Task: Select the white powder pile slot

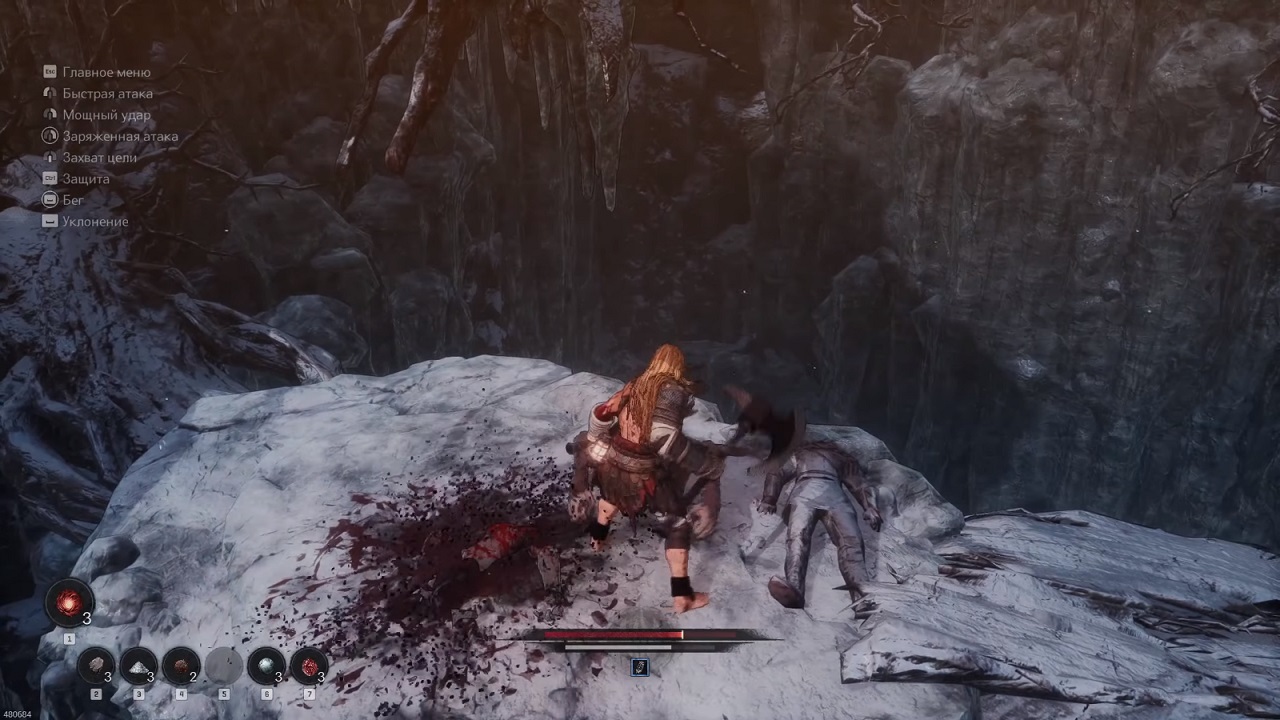Action: point(138,665)
